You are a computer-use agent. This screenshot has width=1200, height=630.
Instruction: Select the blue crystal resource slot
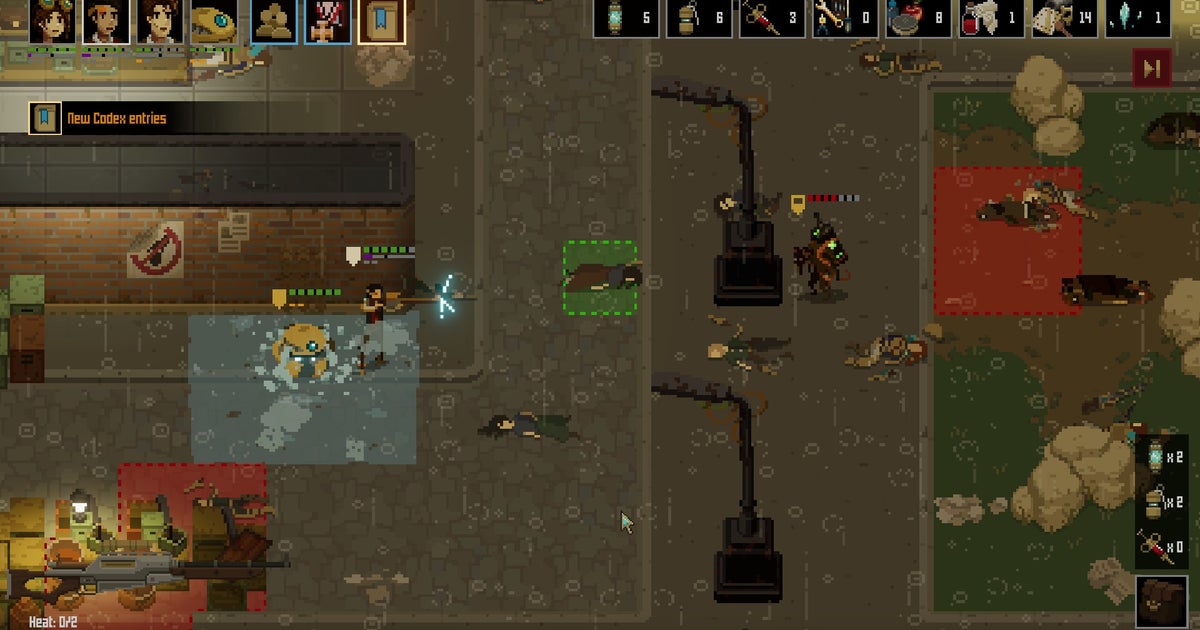pos(1139,19)
